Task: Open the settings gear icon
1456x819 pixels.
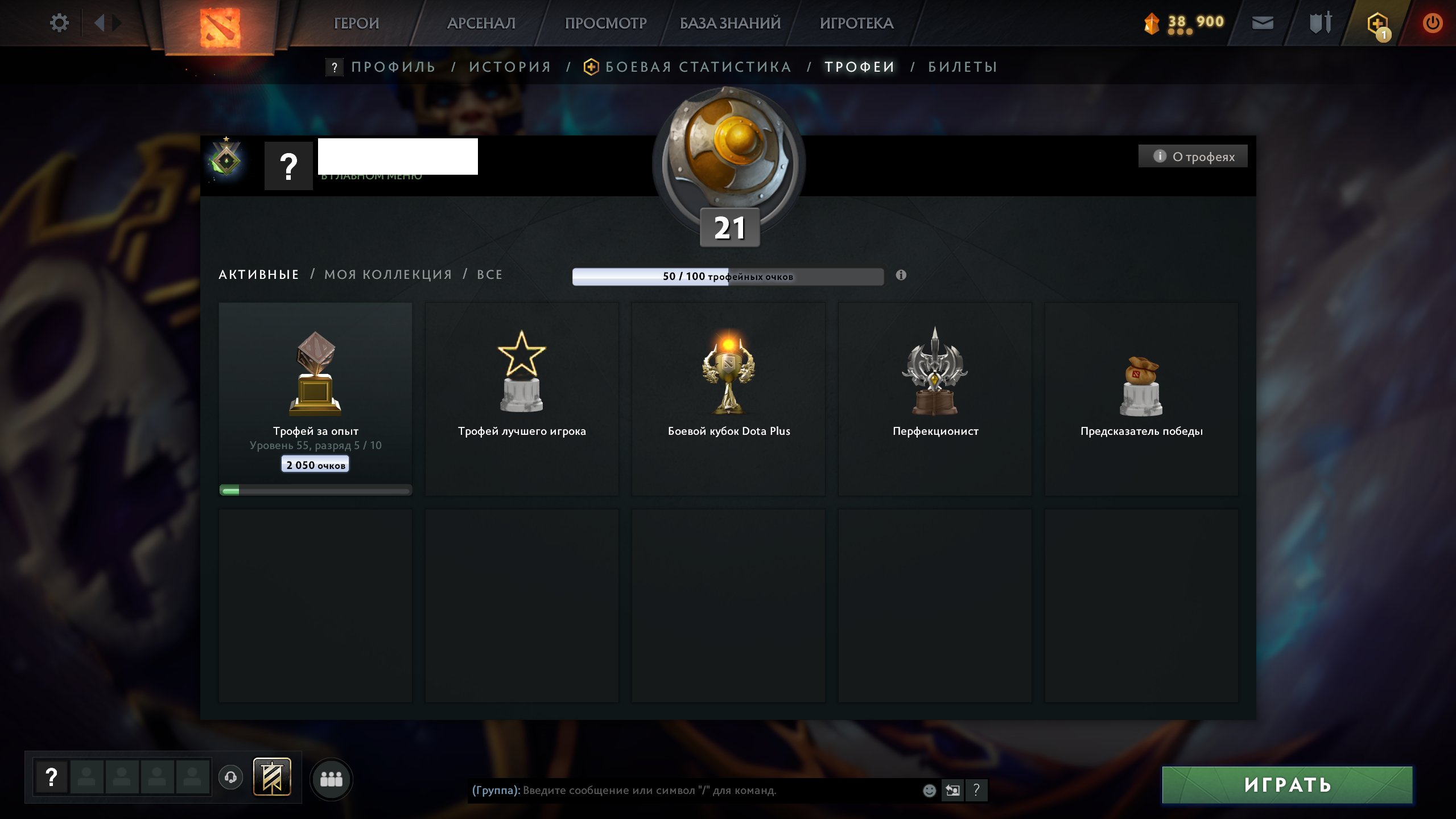Action: pos(59,22)
